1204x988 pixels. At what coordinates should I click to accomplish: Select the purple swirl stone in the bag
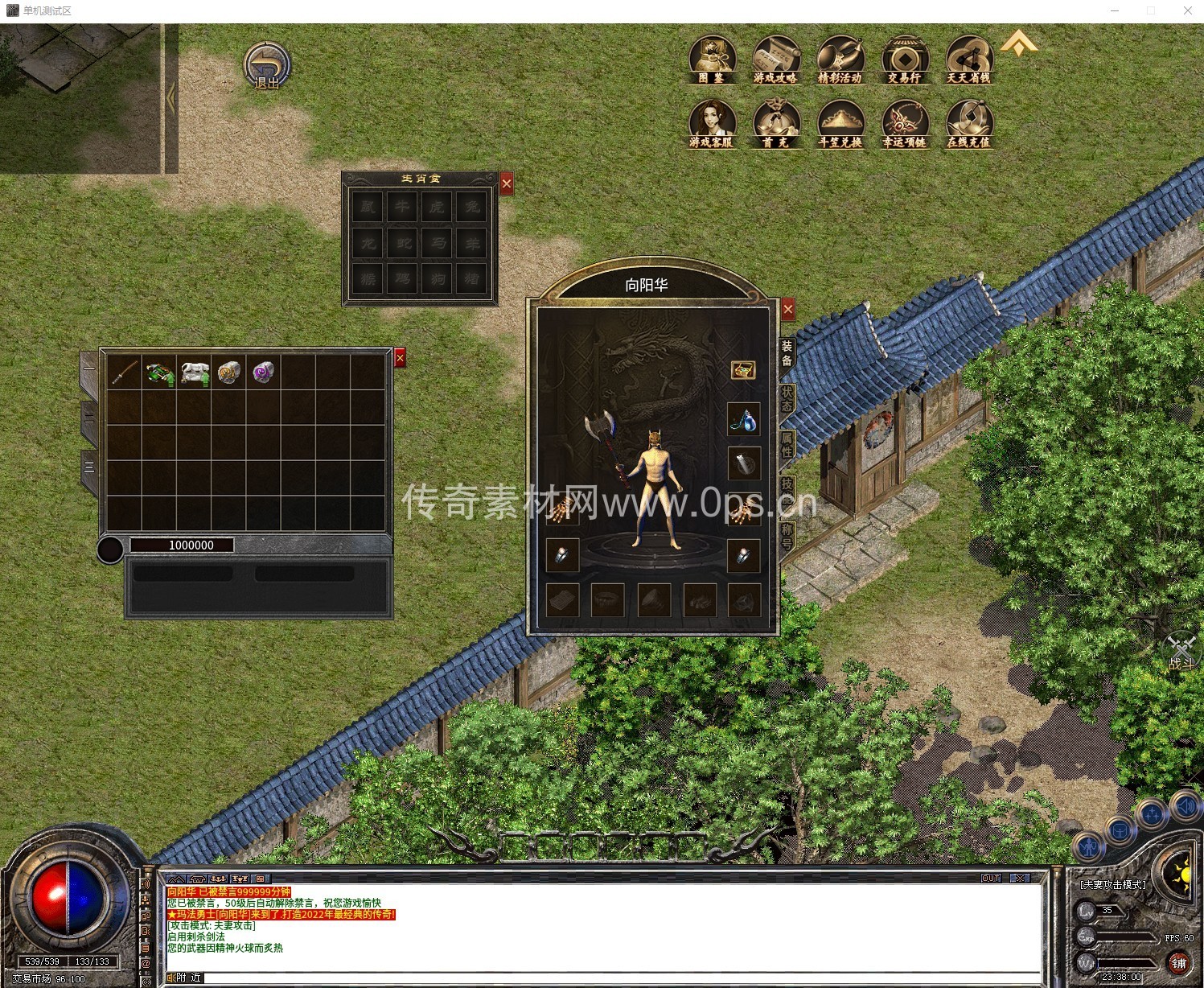[x=263, y=373]
